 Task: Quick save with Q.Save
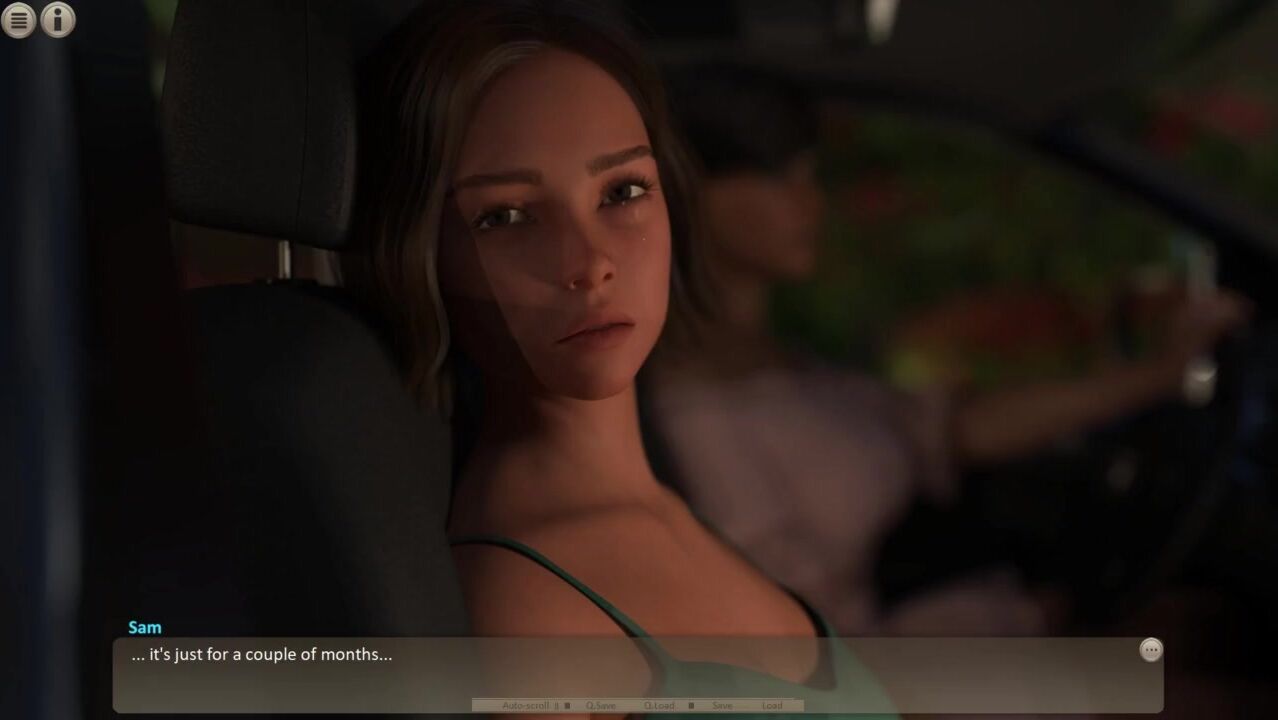point(601,706)
